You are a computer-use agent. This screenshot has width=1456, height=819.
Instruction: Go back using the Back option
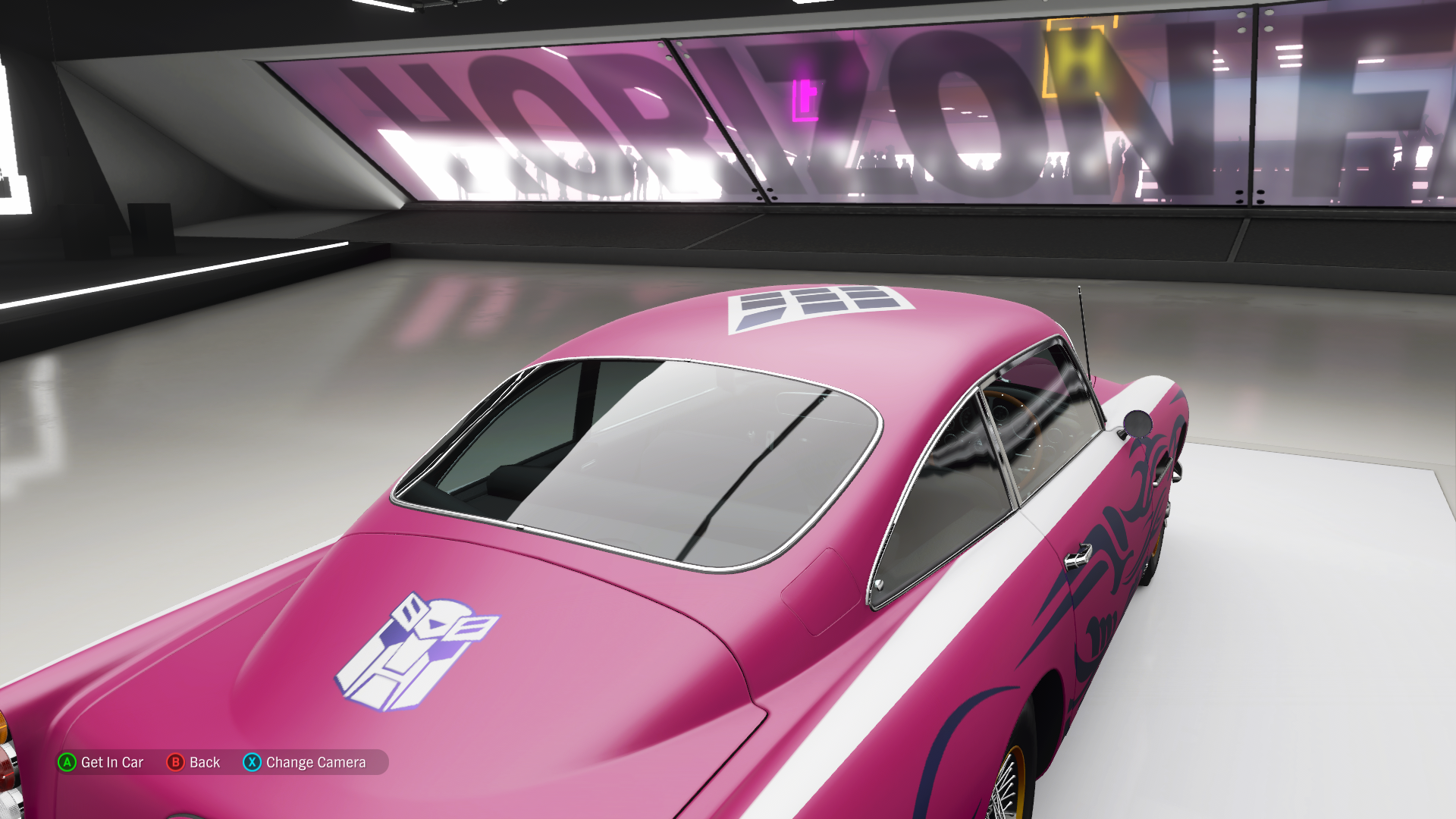194,762
